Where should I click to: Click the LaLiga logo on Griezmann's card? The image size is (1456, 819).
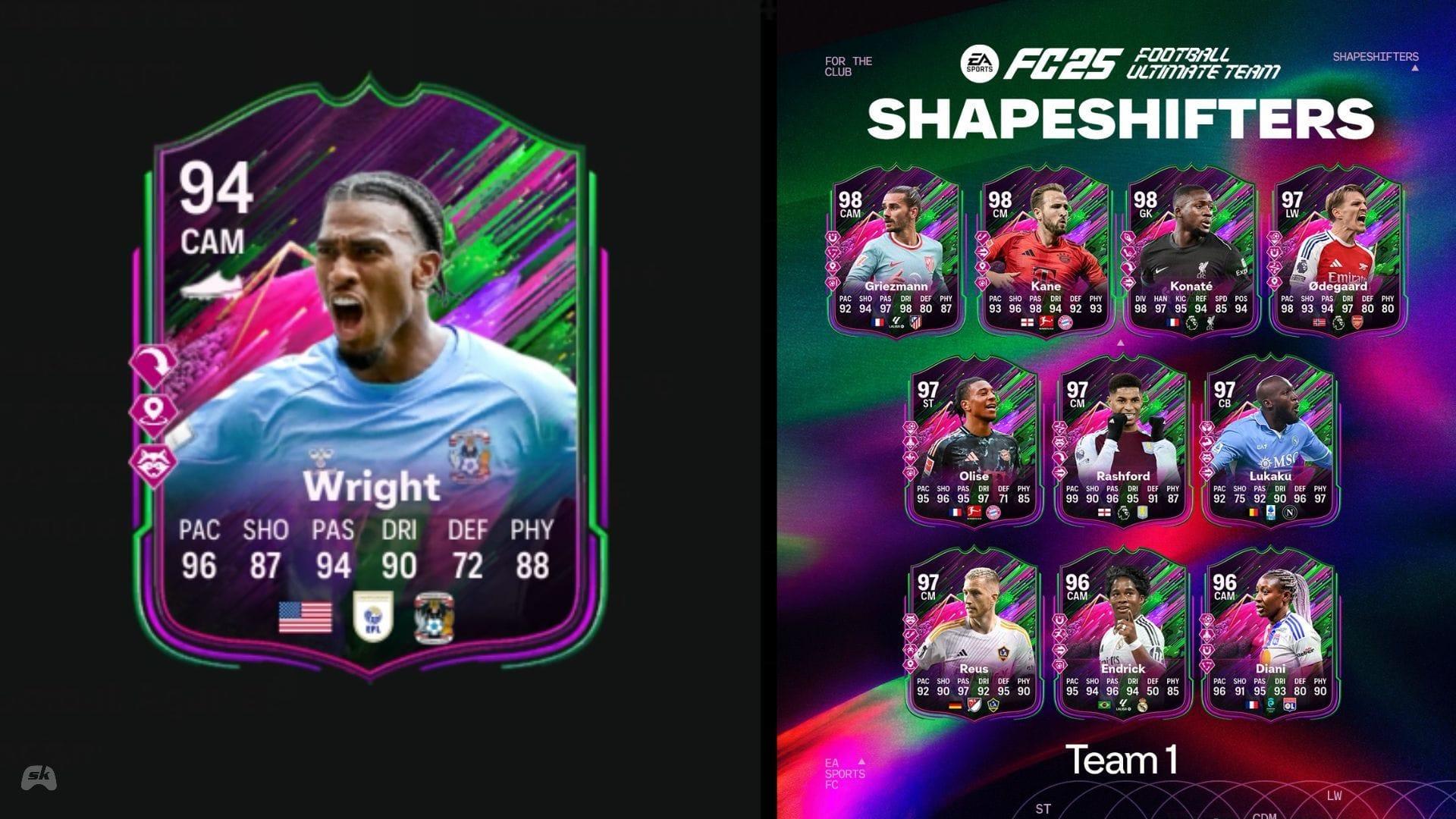896,322
